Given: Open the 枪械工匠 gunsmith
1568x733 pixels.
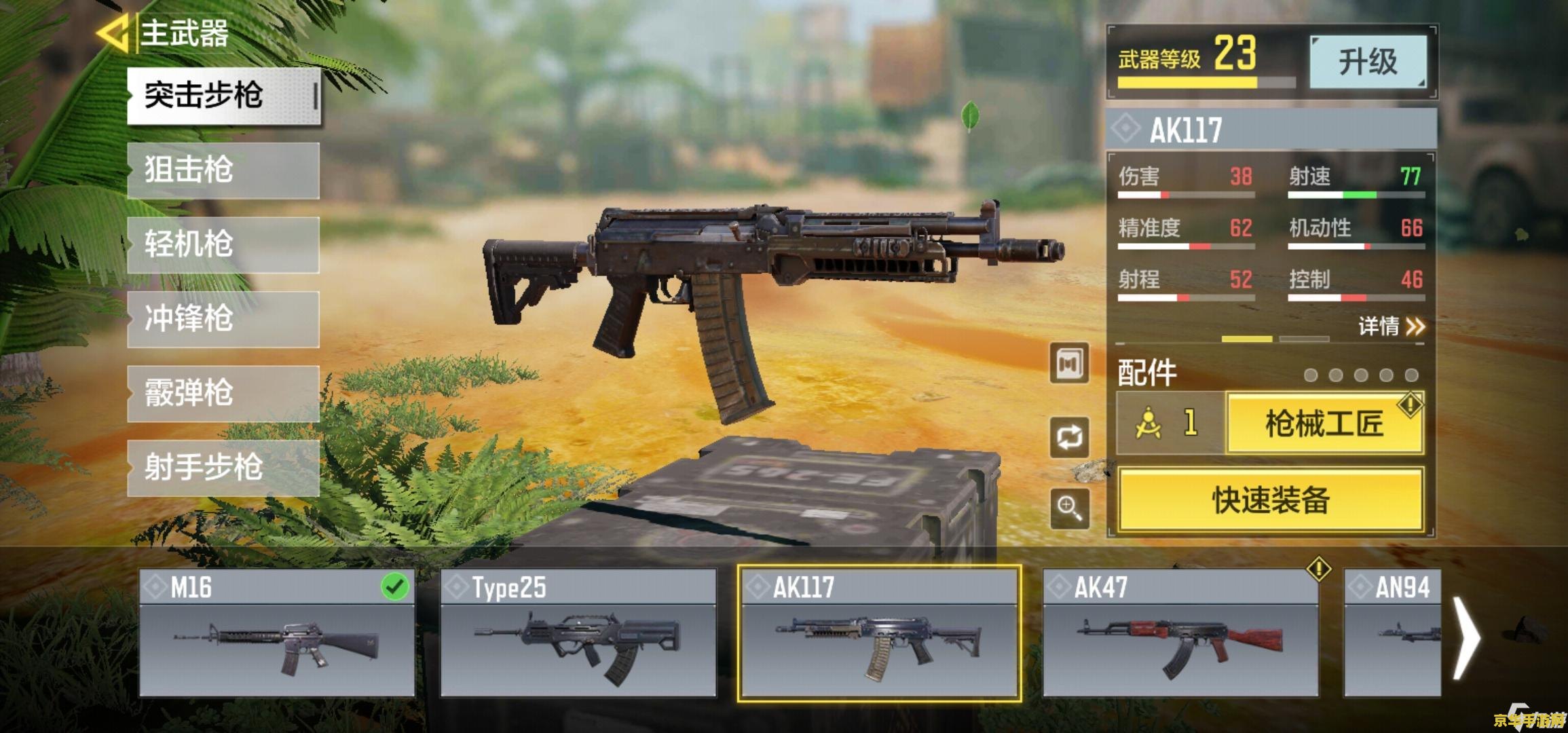Looking at the screenshot, I should (1324, 424).
